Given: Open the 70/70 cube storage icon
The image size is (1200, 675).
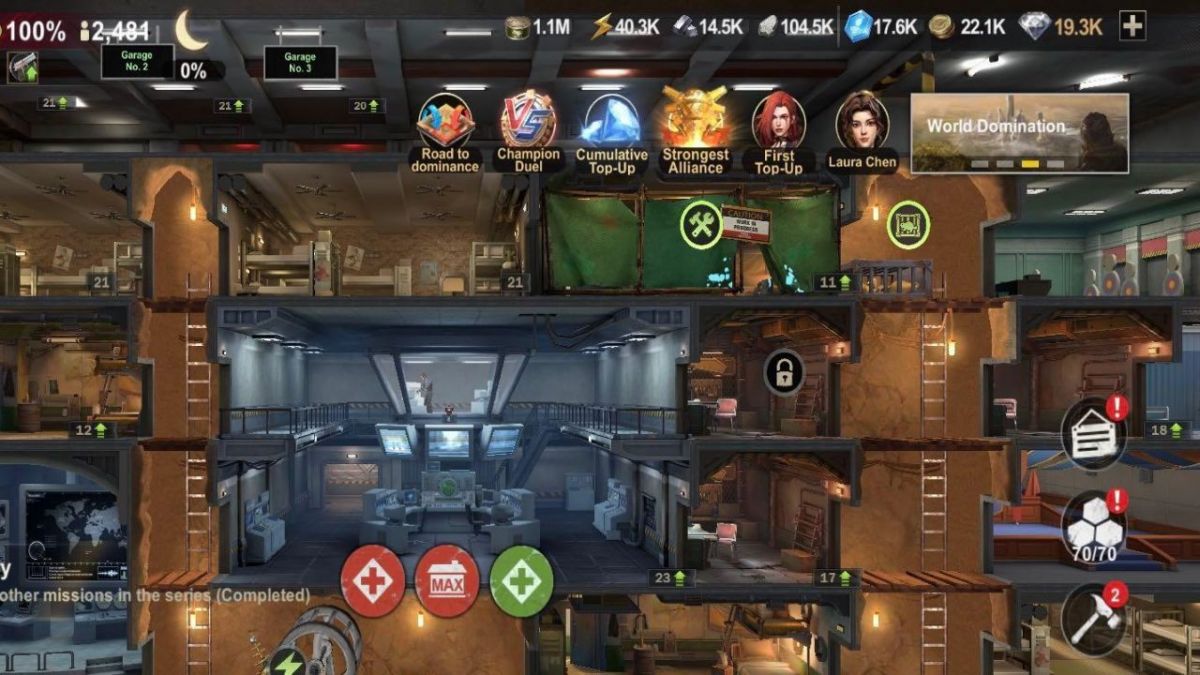Looking at the screenshot, I should [x=1092, y=523].
